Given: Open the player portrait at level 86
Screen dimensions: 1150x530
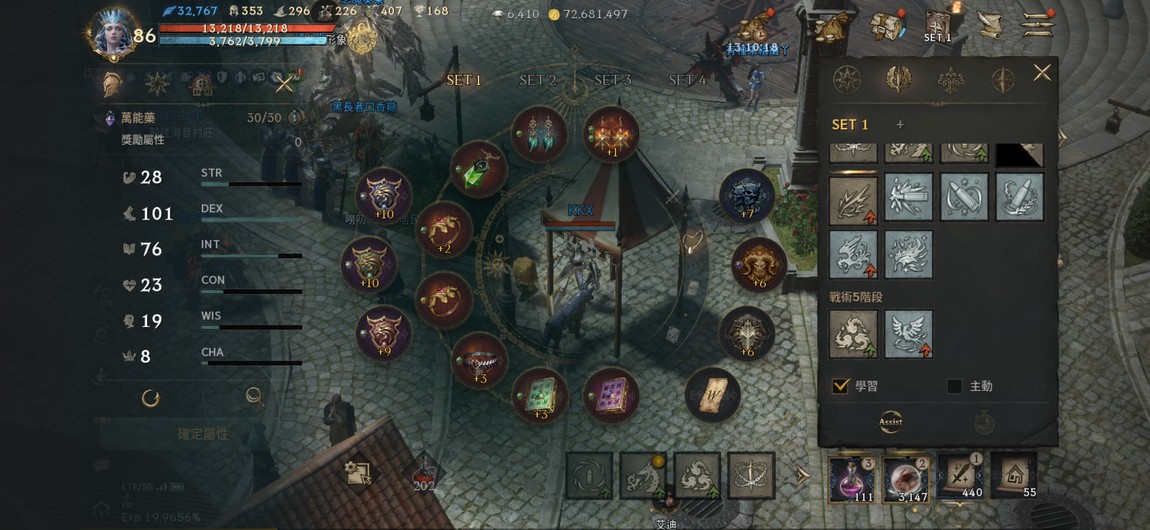Looking at the screenshot, I should (111, 32).
